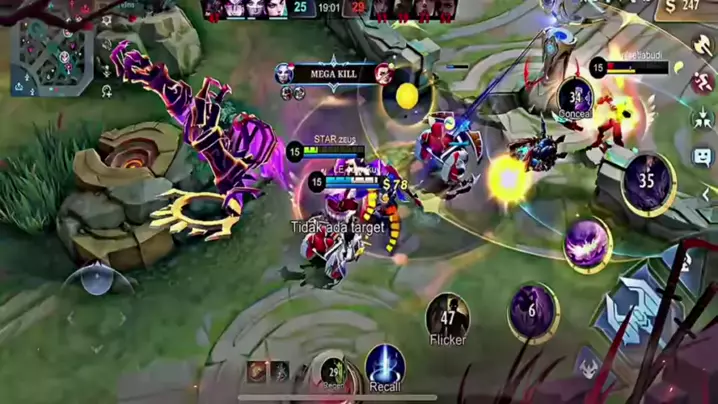Trigger the Conceal item skill

(x=576, y=97)
